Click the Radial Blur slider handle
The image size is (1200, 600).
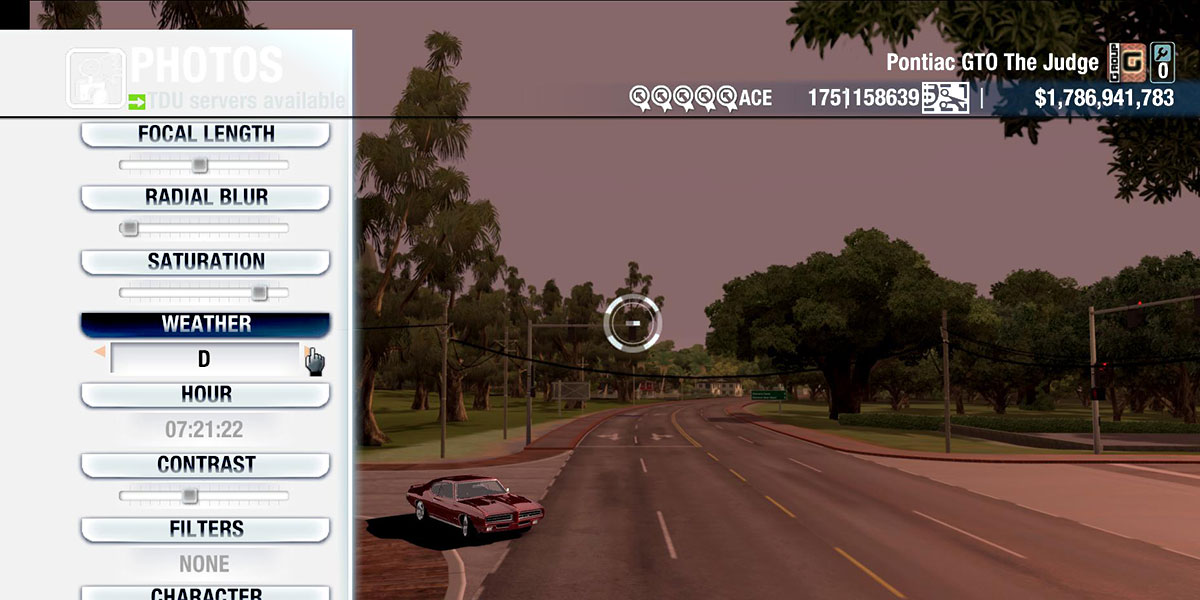click(x=129, y=228)
